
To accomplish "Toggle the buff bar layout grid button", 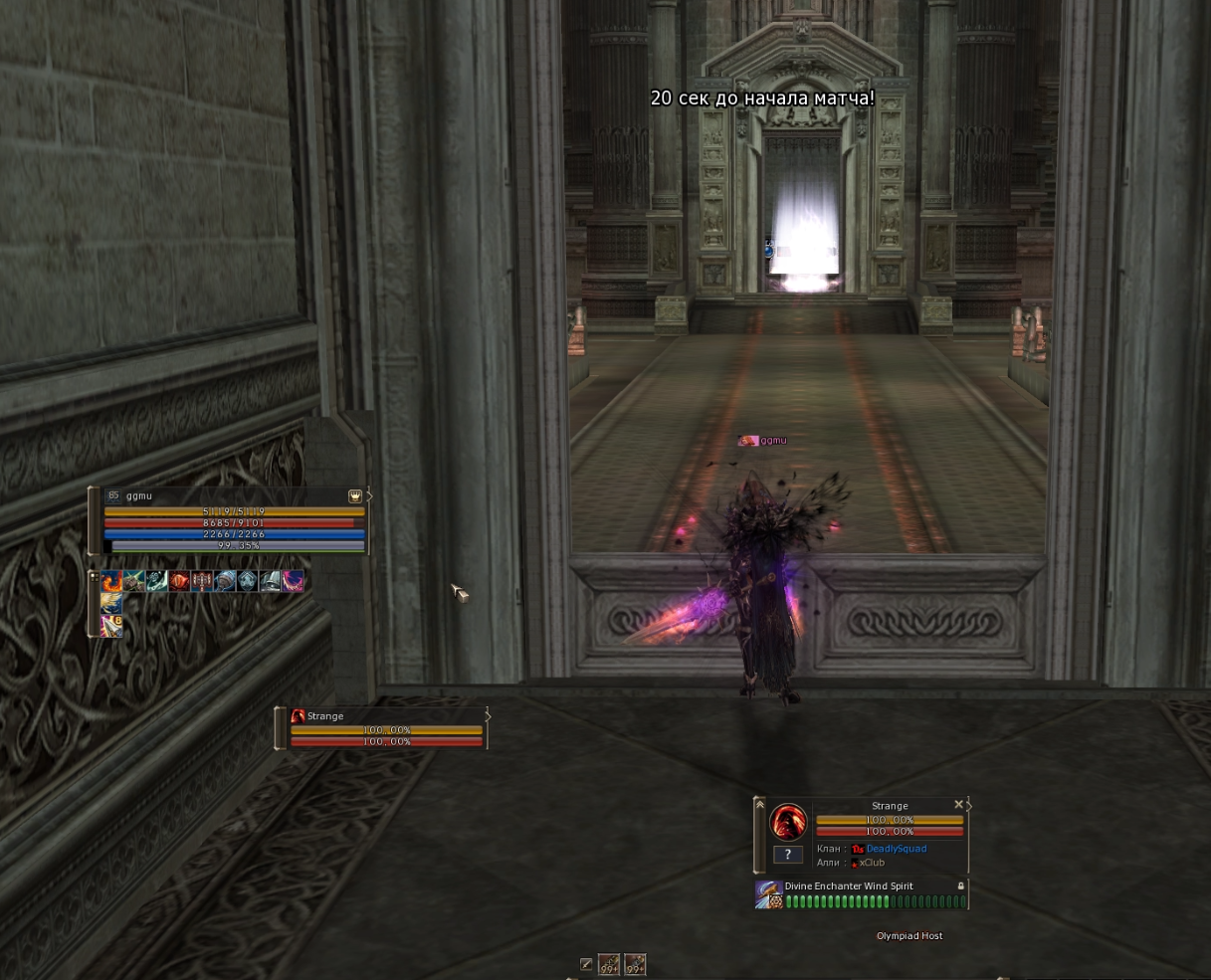I will (95, 575).
